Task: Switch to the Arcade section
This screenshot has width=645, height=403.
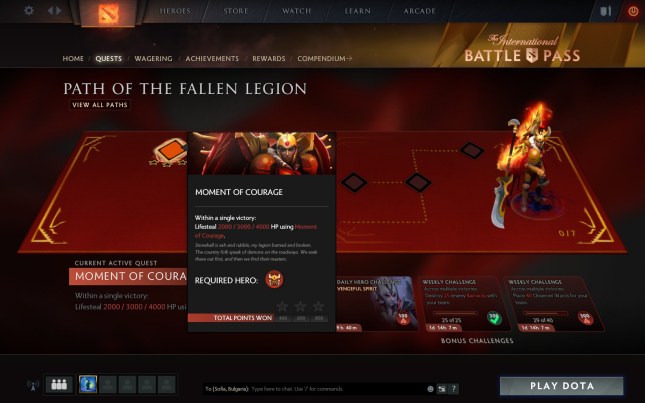Action: 420,11
